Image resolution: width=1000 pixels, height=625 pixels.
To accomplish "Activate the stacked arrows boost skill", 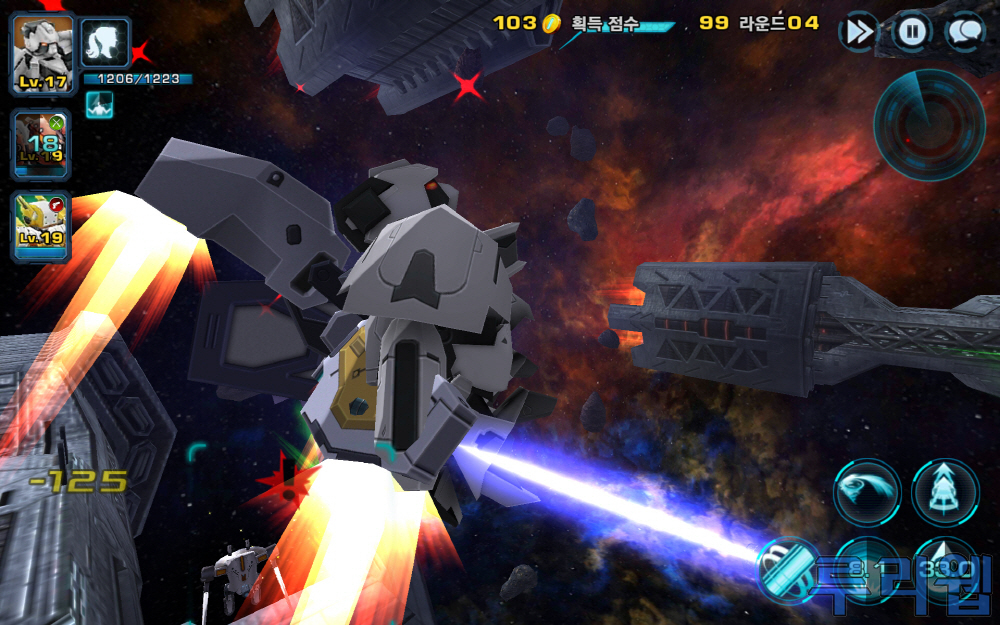I will (945, 492).
